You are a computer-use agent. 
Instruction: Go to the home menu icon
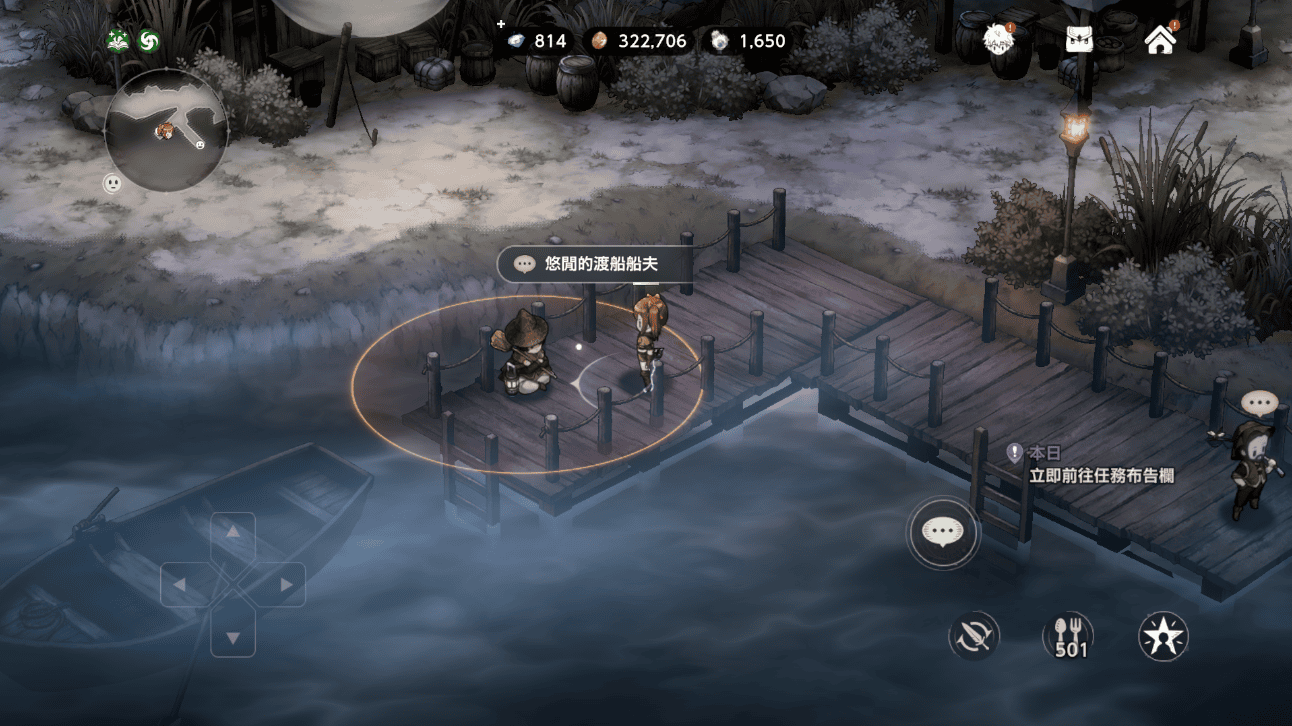(x=1160, y=40)
